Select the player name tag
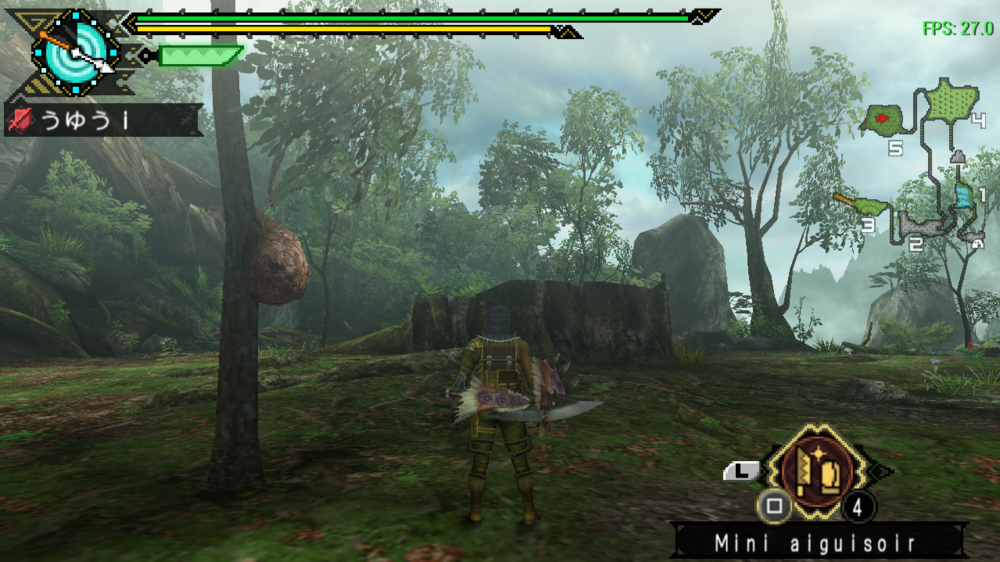This screenshot has width=1000, height=562. [102, 121]
